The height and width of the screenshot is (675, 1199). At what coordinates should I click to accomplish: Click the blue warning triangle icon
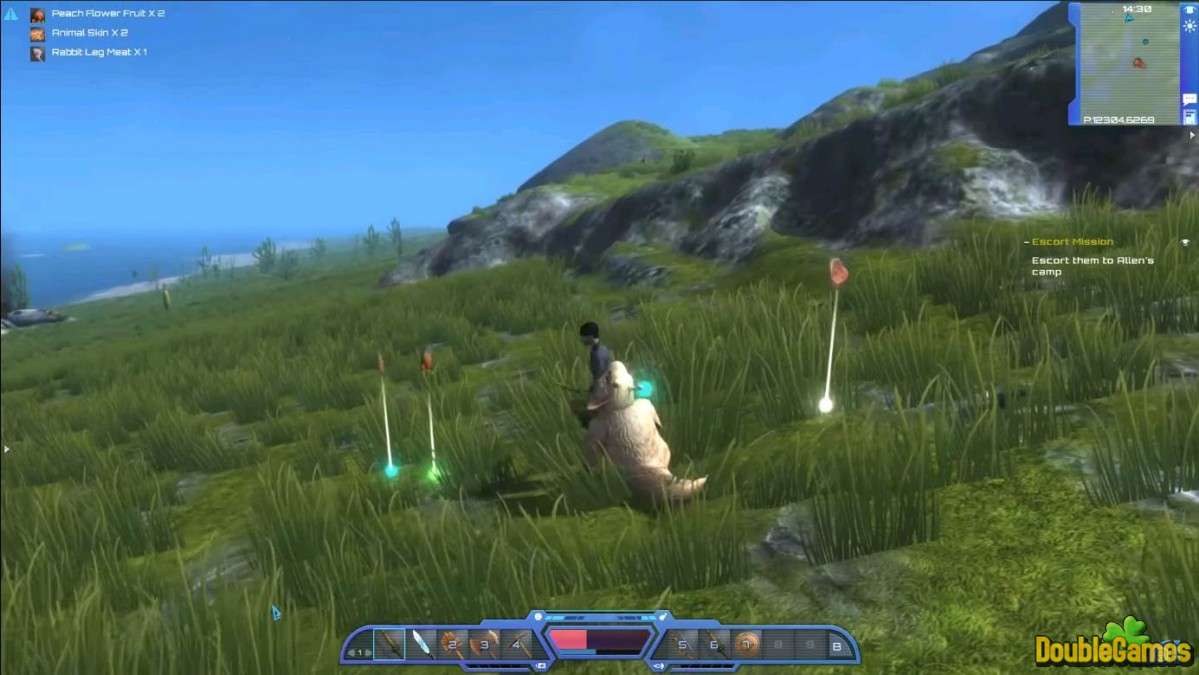point(11,15)
